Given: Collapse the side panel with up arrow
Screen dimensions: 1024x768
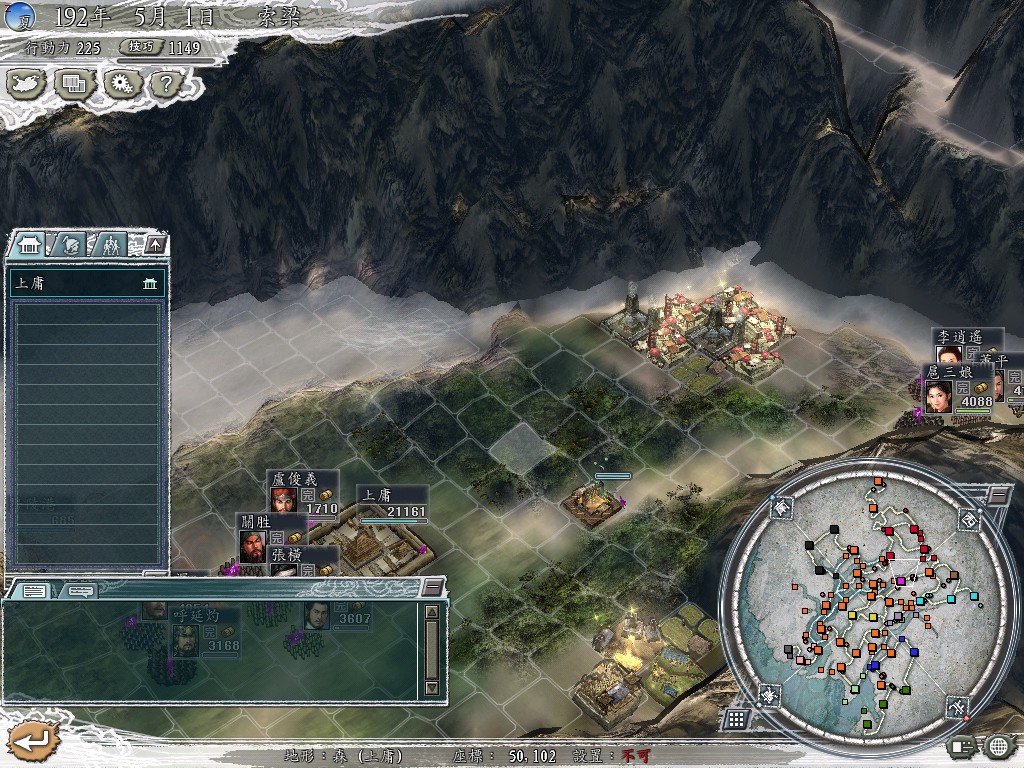Looking at the screenshot, I should [x=154, y=244].
